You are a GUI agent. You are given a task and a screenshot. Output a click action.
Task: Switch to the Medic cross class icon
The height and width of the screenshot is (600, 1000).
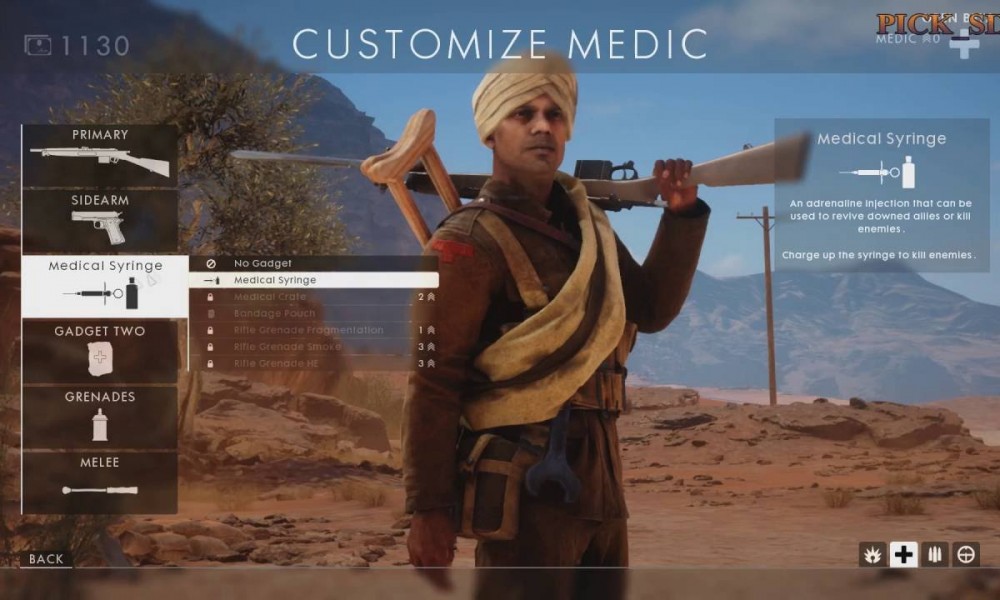(x=904, y=555)
